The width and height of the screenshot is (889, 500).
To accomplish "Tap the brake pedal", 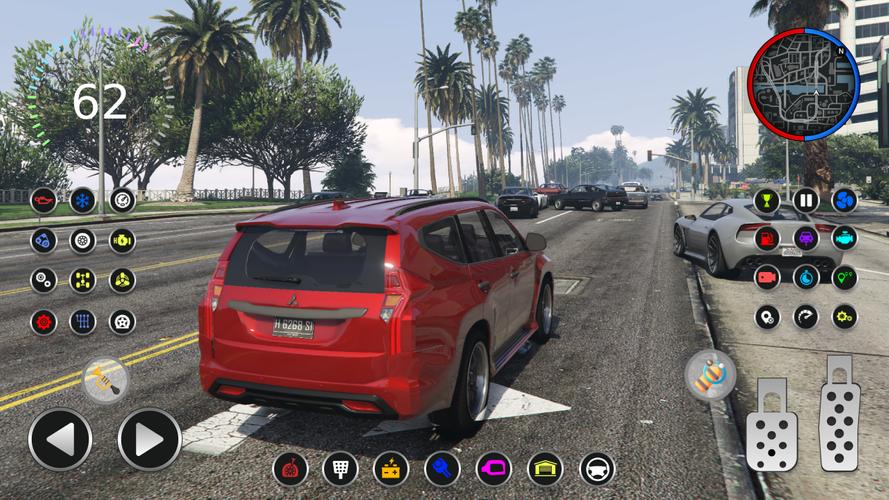I will point(771,425).
